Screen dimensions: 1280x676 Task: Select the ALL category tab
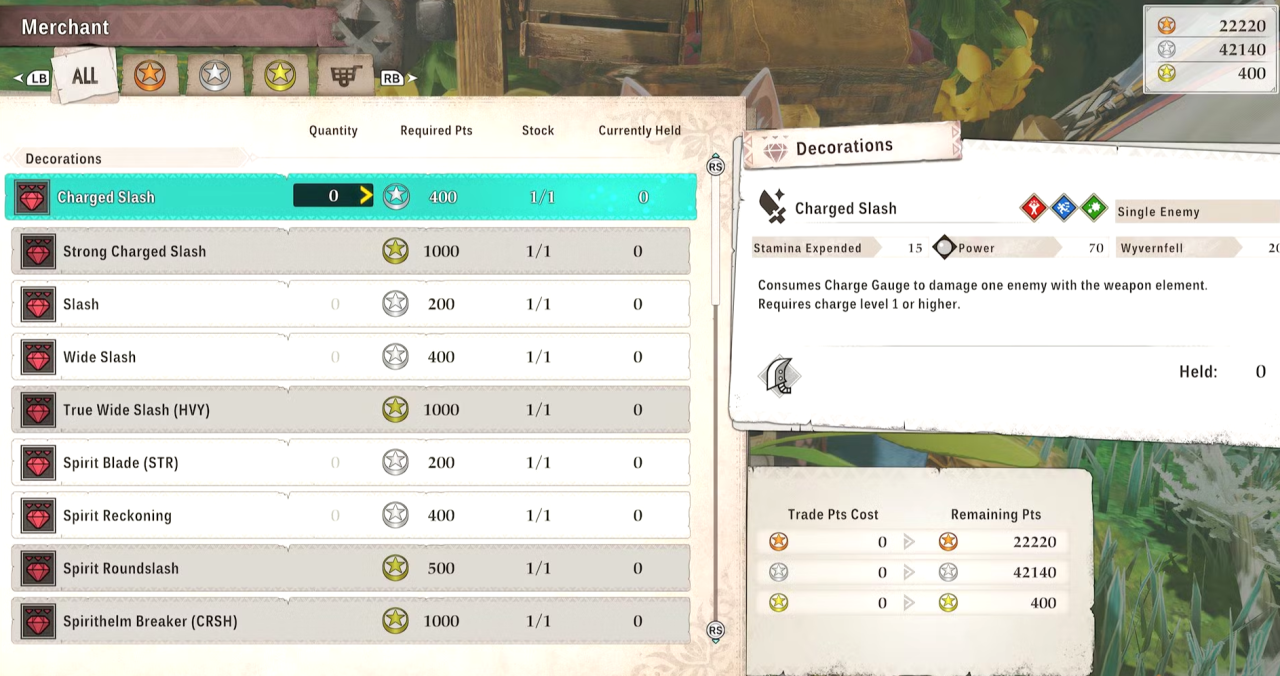click(84, 76)
